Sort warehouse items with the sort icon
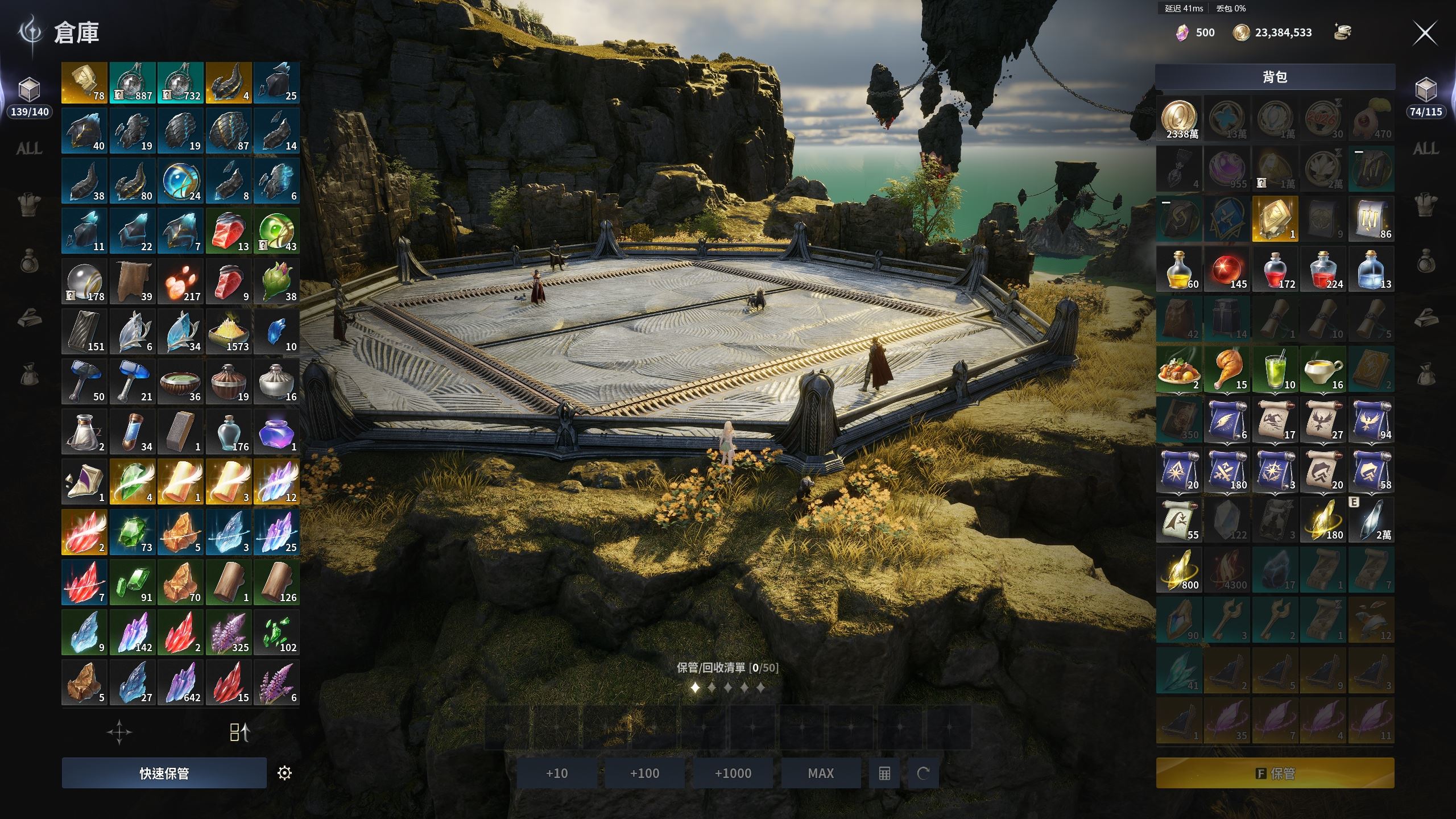This screenshot has height=819, width=1456. pyautogui.click(x=239, y=733)
